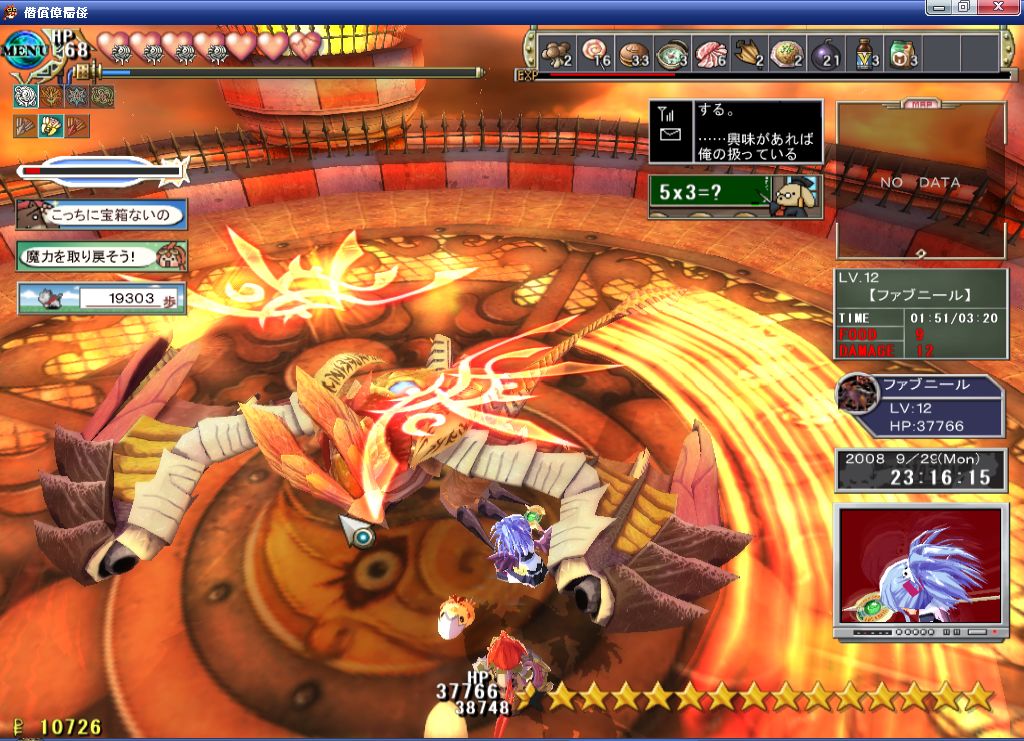Select the 魔力を取り戻そう message bubble

pyautogui.click(x=101, y=256)
